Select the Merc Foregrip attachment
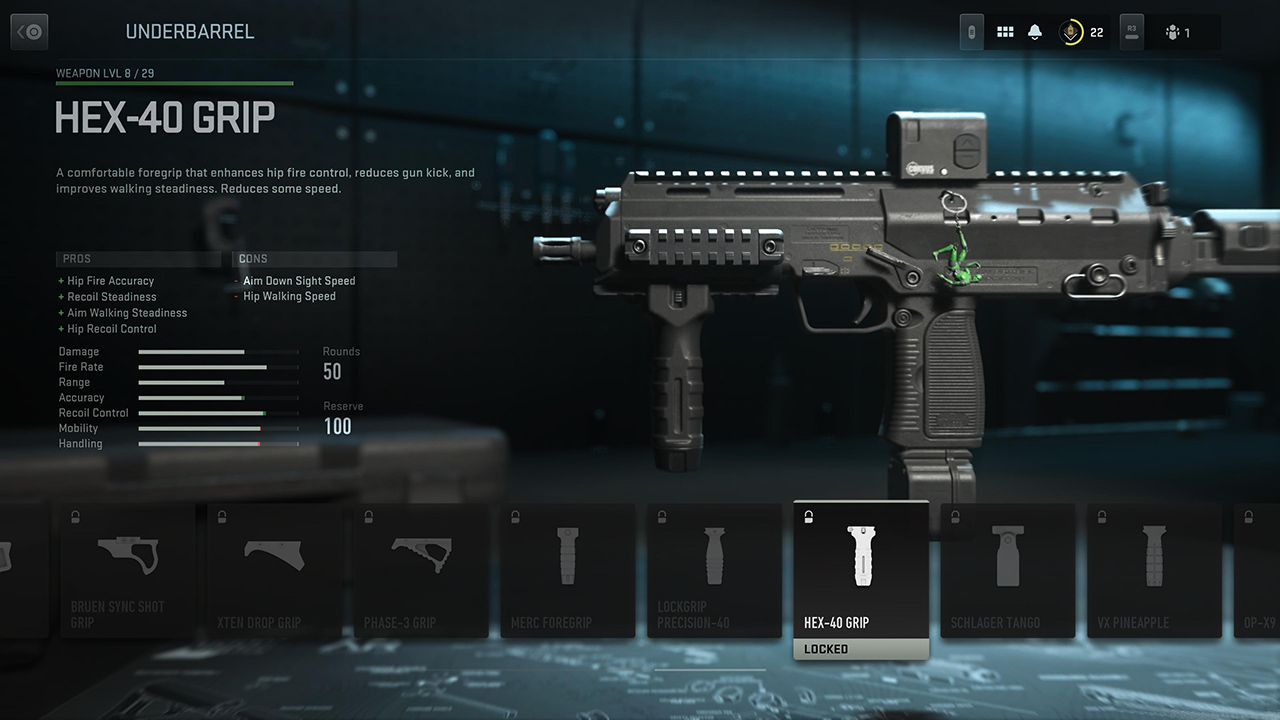1280x720 pixels. (x=568, y=570)
